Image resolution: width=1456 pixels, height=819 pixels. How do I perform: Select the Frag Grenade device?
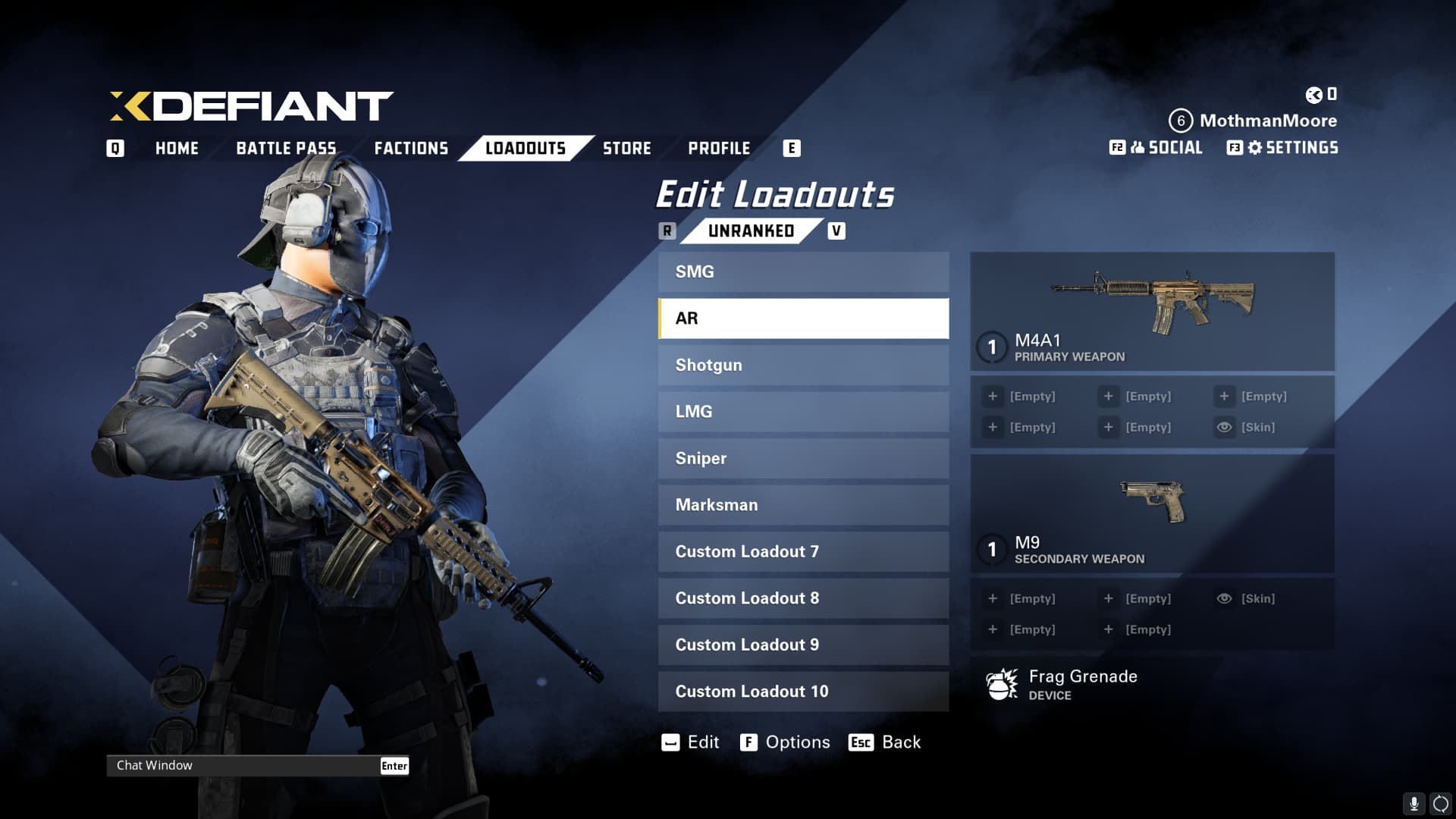(1082, 684)
